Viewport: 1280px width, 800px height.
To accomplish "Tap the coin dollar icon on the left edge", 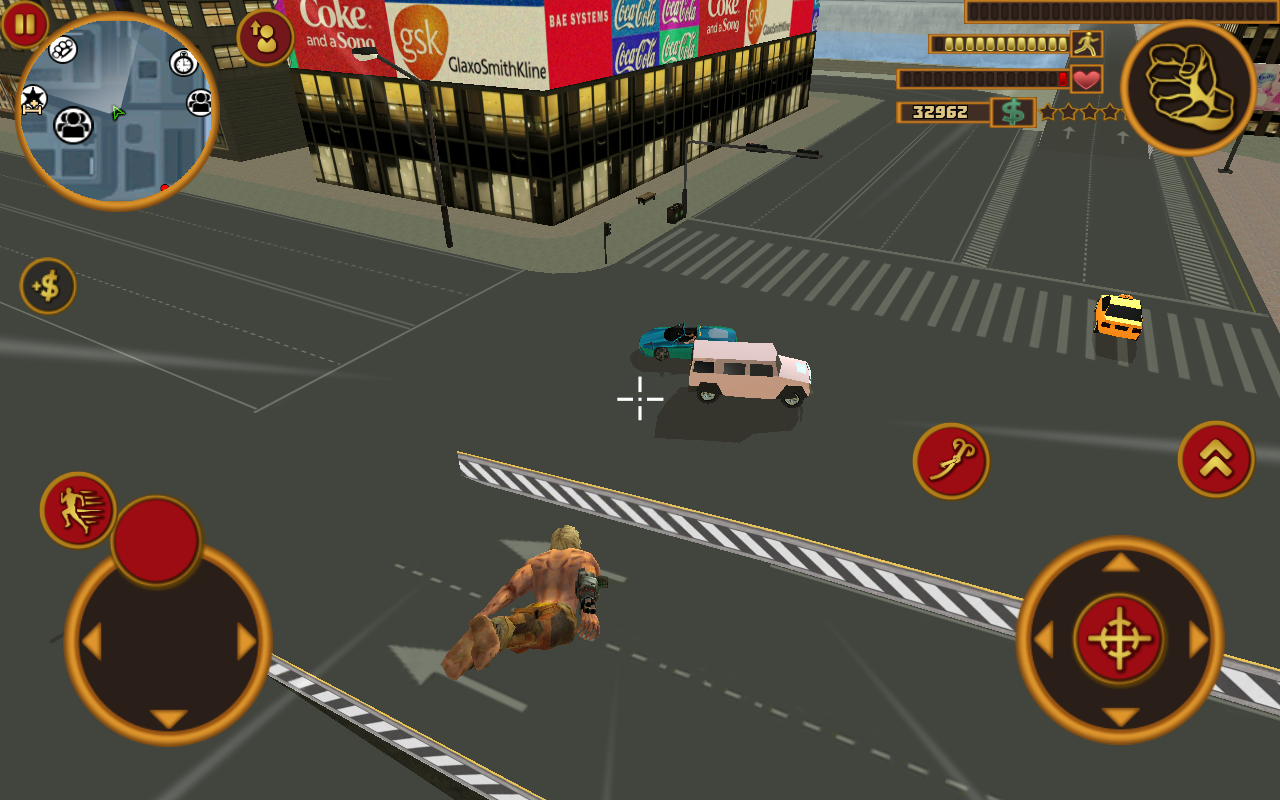I will (48, 286).
